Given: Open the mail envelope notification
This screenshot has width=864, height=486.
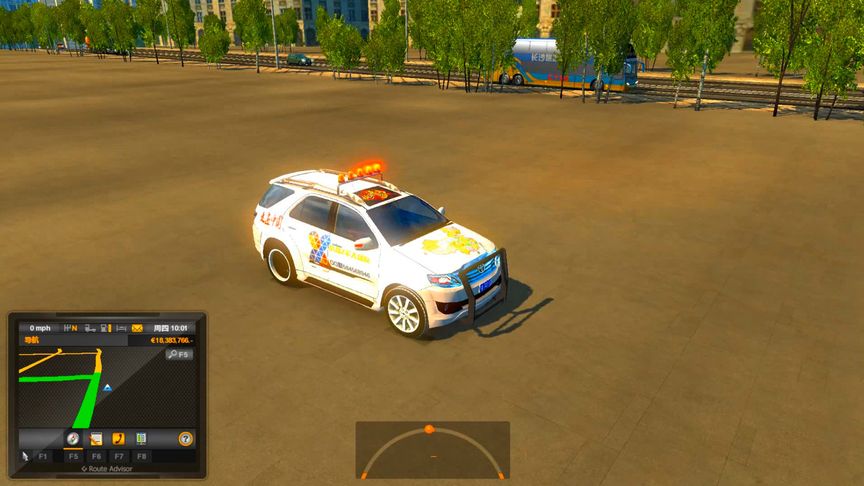Looking at the screenshot, I should [x=137, y=328].
